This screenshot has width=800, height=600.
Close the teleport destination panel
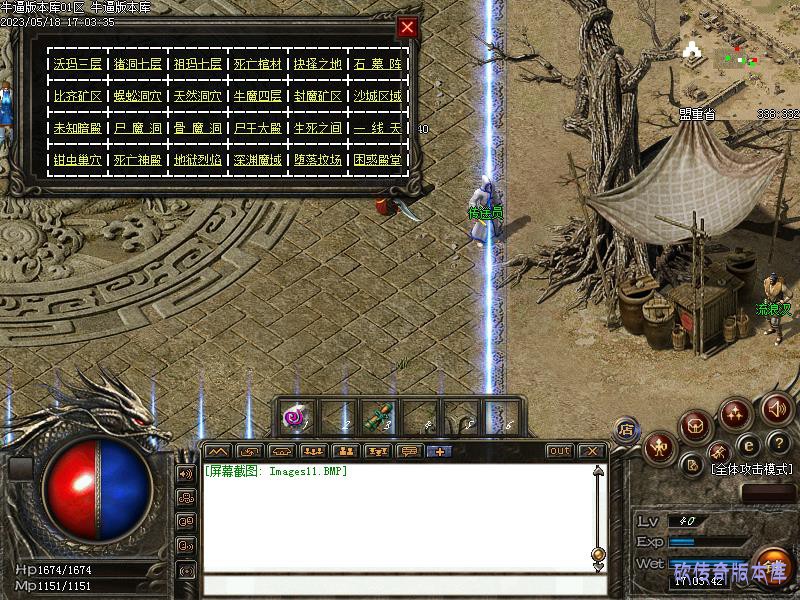coord(407,27)
